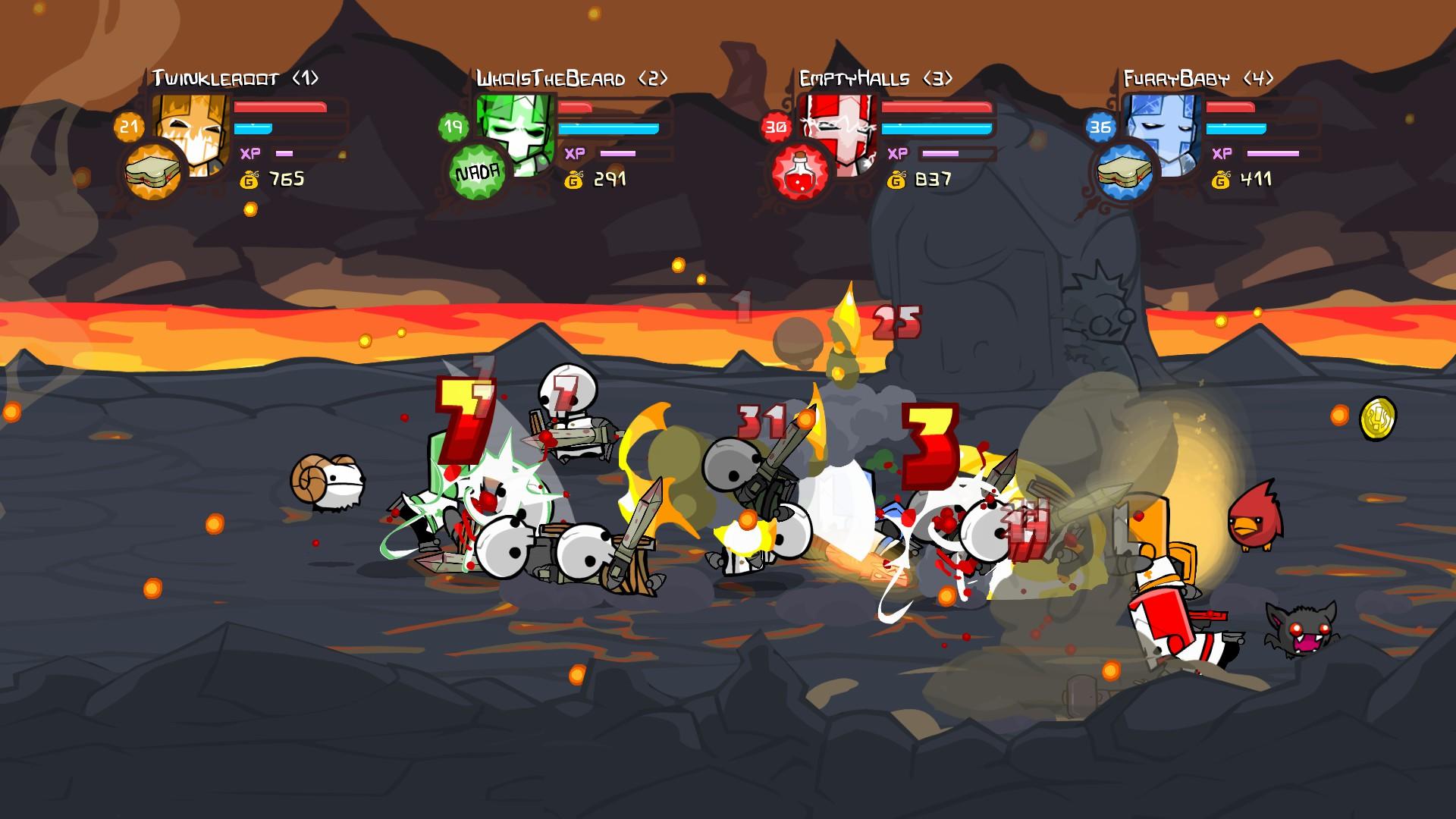Click the gold coin icon beside 765

click(250, 179)
